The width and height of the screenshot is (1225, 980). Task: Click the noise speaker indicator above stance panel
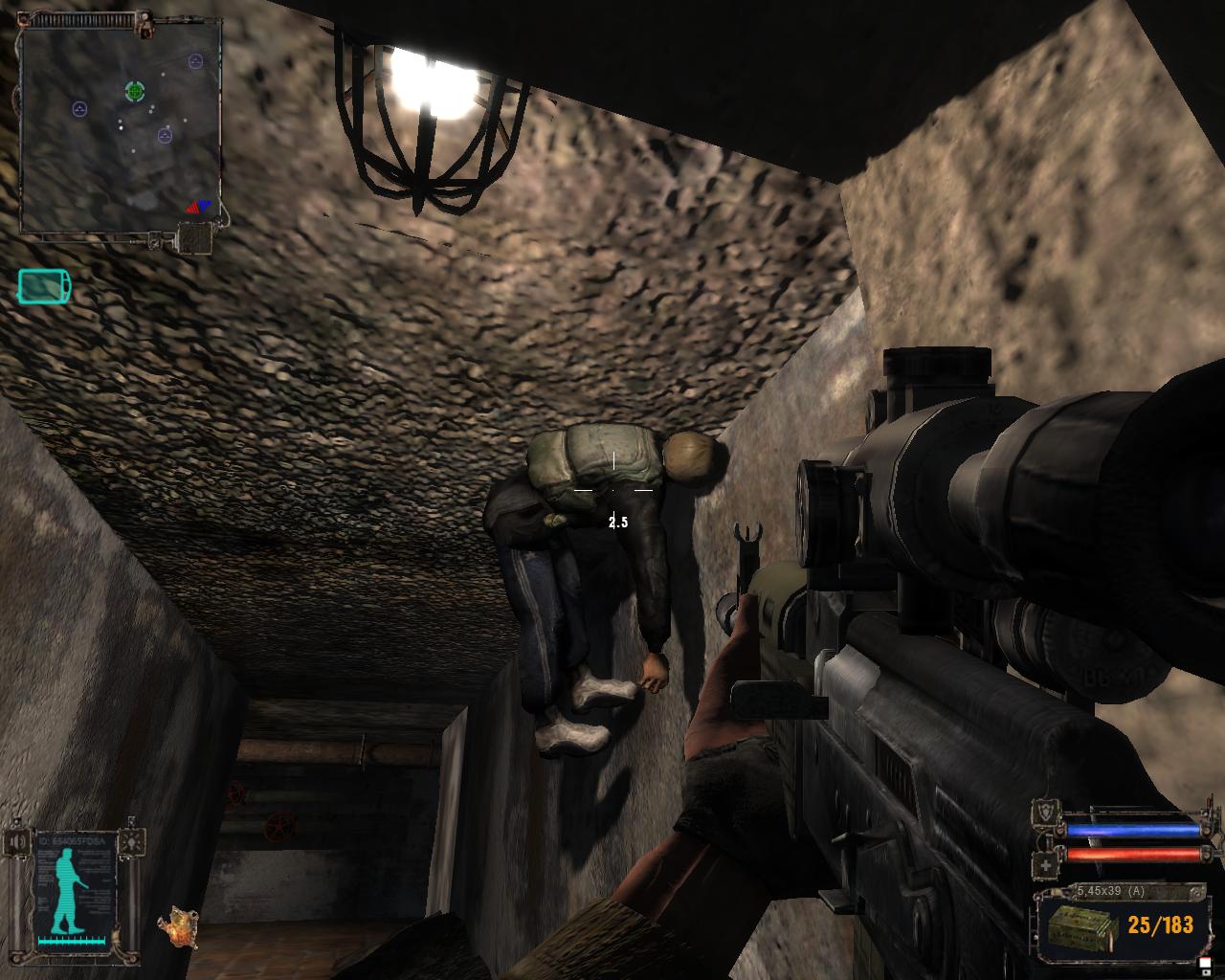pos(19,841)
